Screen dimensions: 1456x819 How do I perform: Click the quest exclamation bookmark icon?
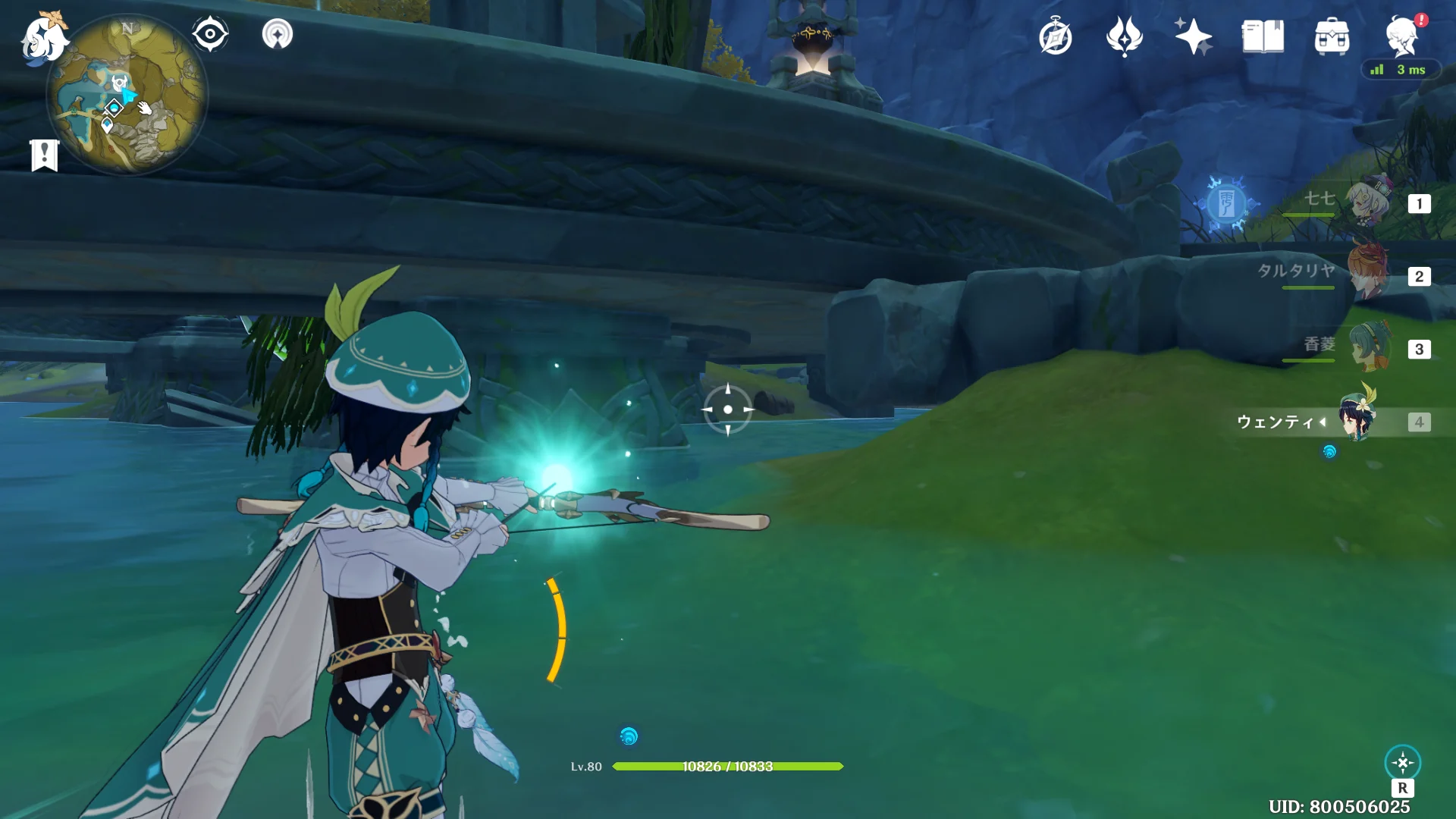coord(45,155)
